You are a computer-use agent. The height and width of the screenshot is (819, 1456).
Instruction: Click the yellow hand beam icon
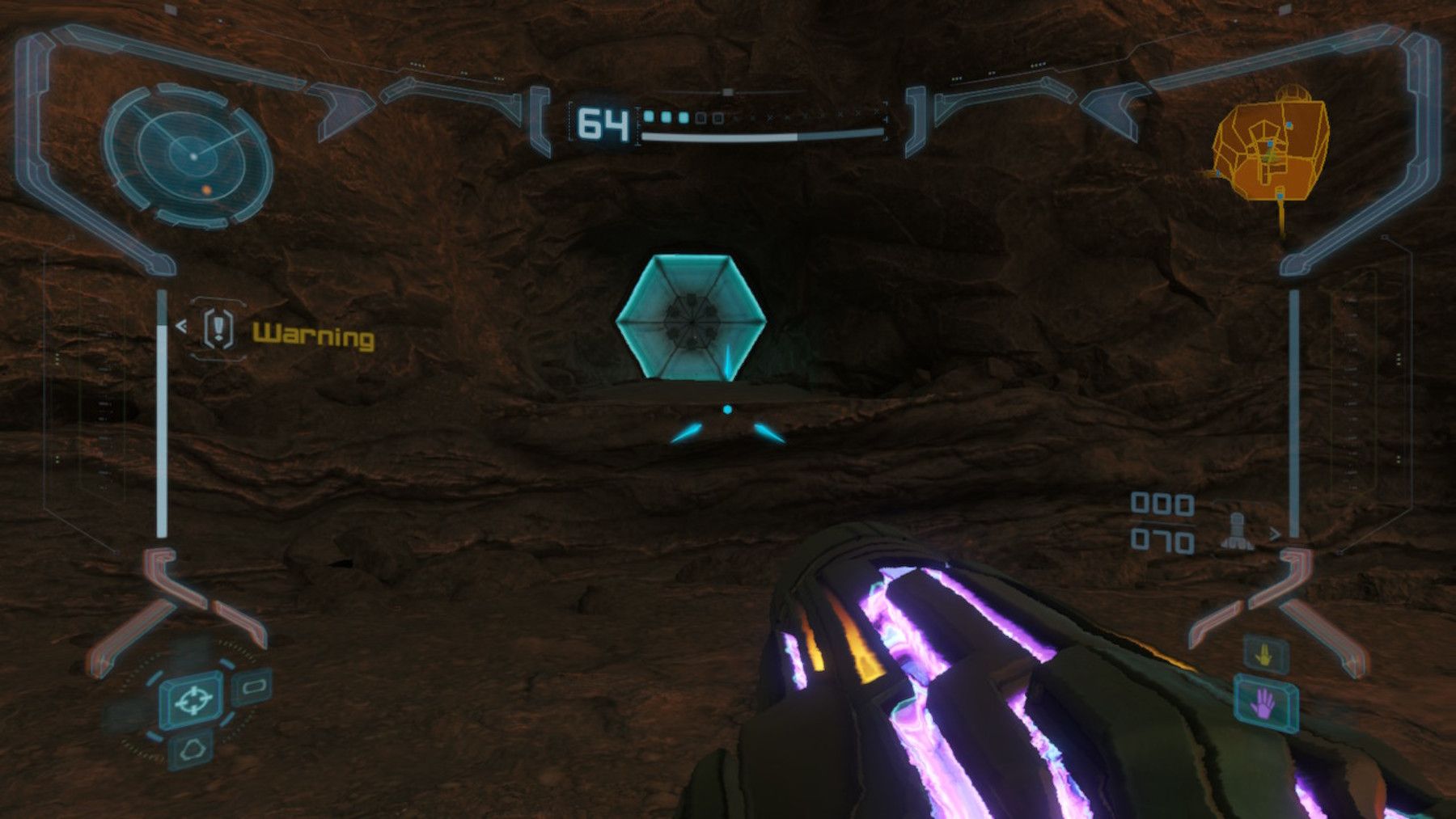[x=1265, y=654]
